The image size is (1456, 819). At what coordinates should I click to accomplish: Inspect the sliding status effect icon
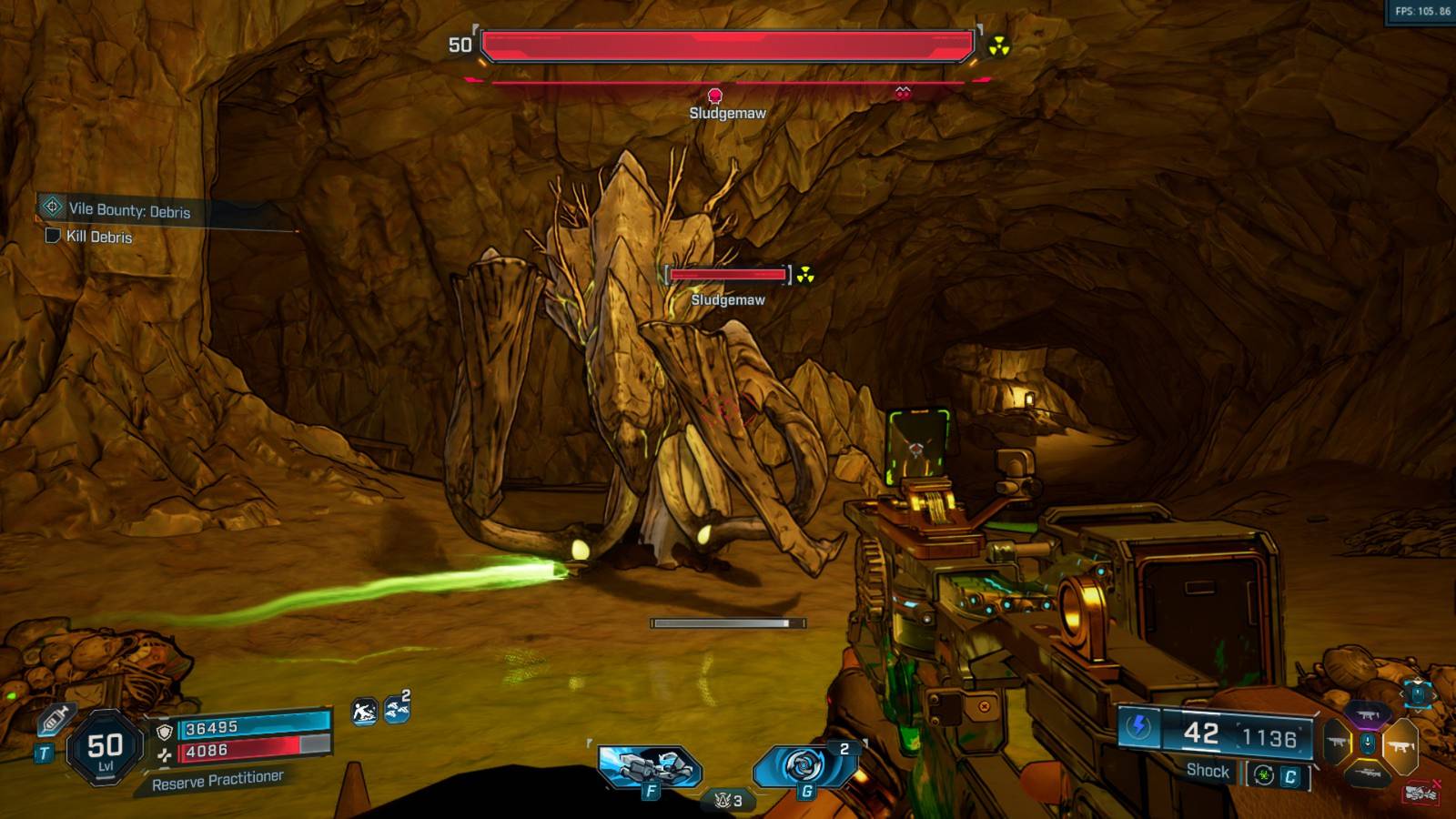click(x=364, y=712)
